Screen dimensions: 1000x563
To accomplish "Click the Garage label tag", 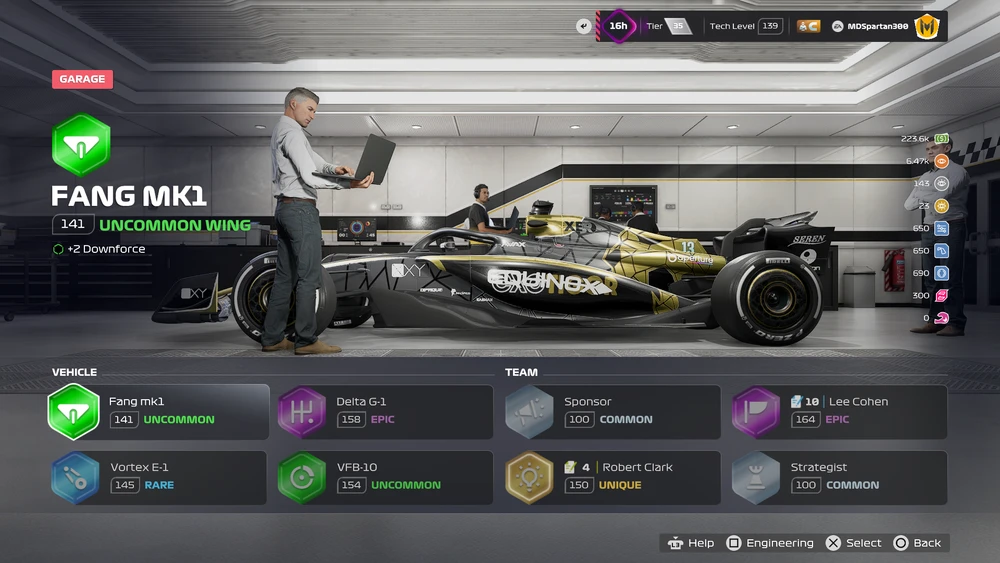I will coord(82,79).
